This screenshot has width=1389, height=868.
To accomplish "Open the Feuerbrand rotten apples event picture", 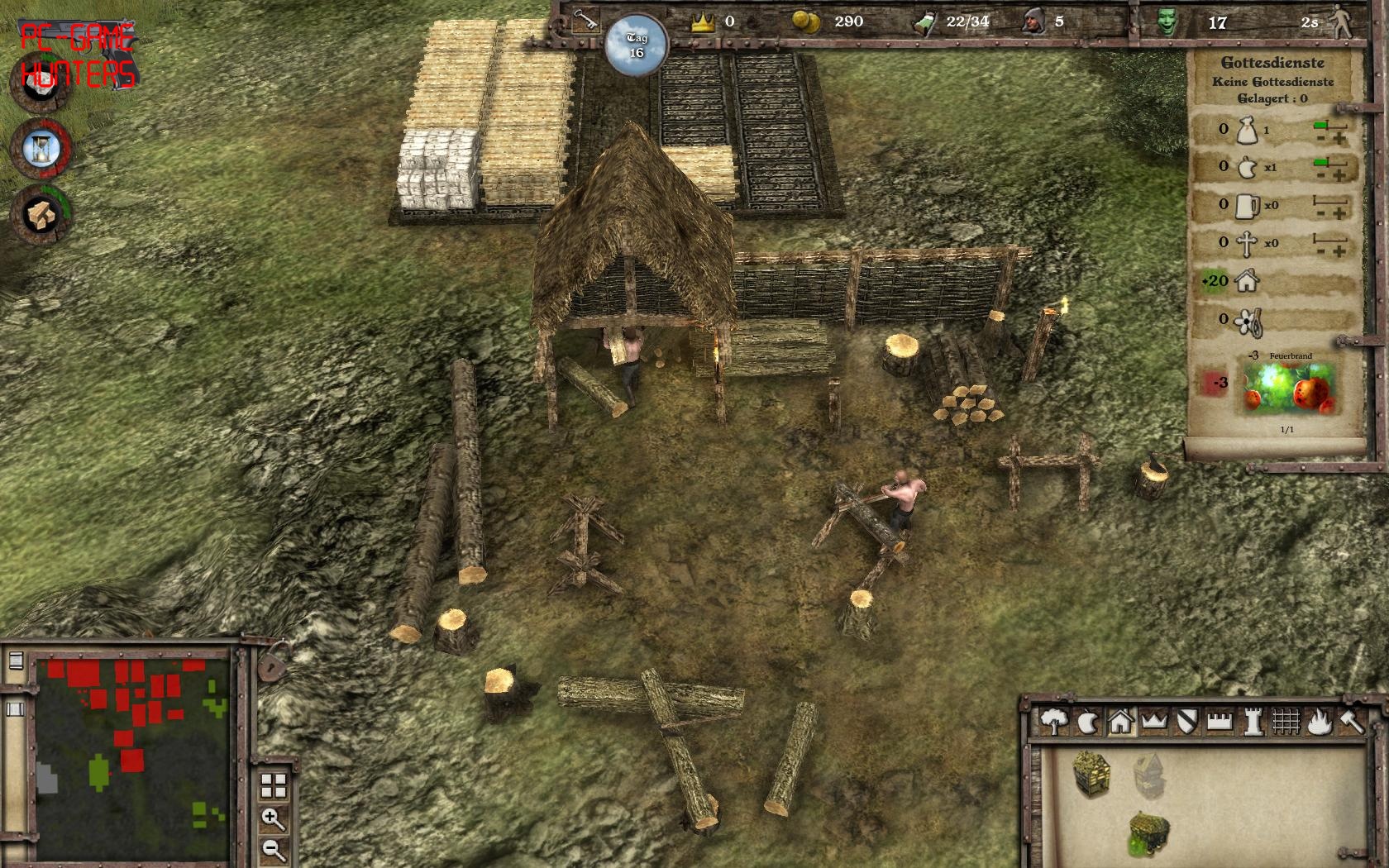I will coord(1290,389).
